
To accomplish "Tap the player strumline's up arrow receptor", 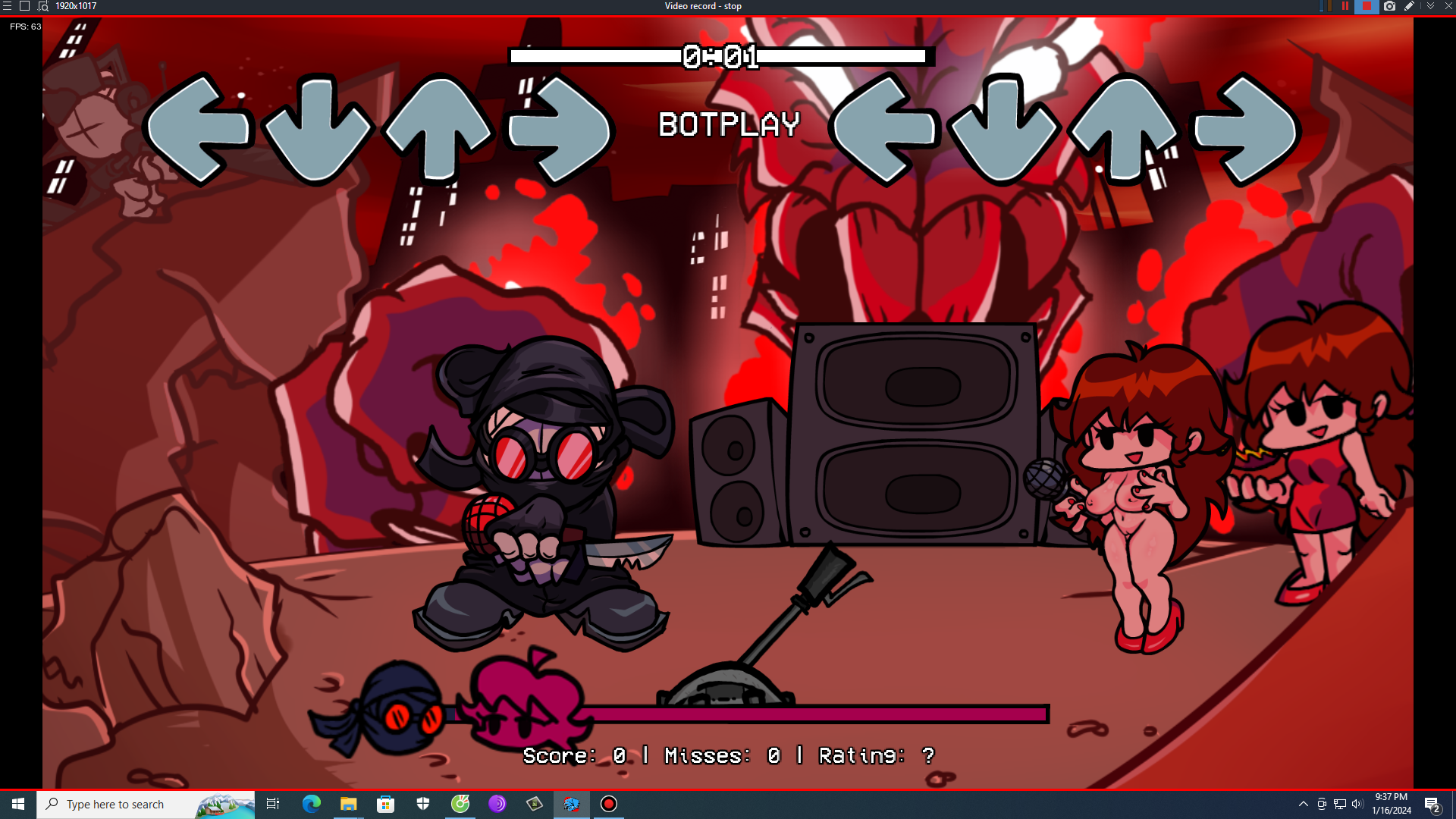I will 1125,129.
